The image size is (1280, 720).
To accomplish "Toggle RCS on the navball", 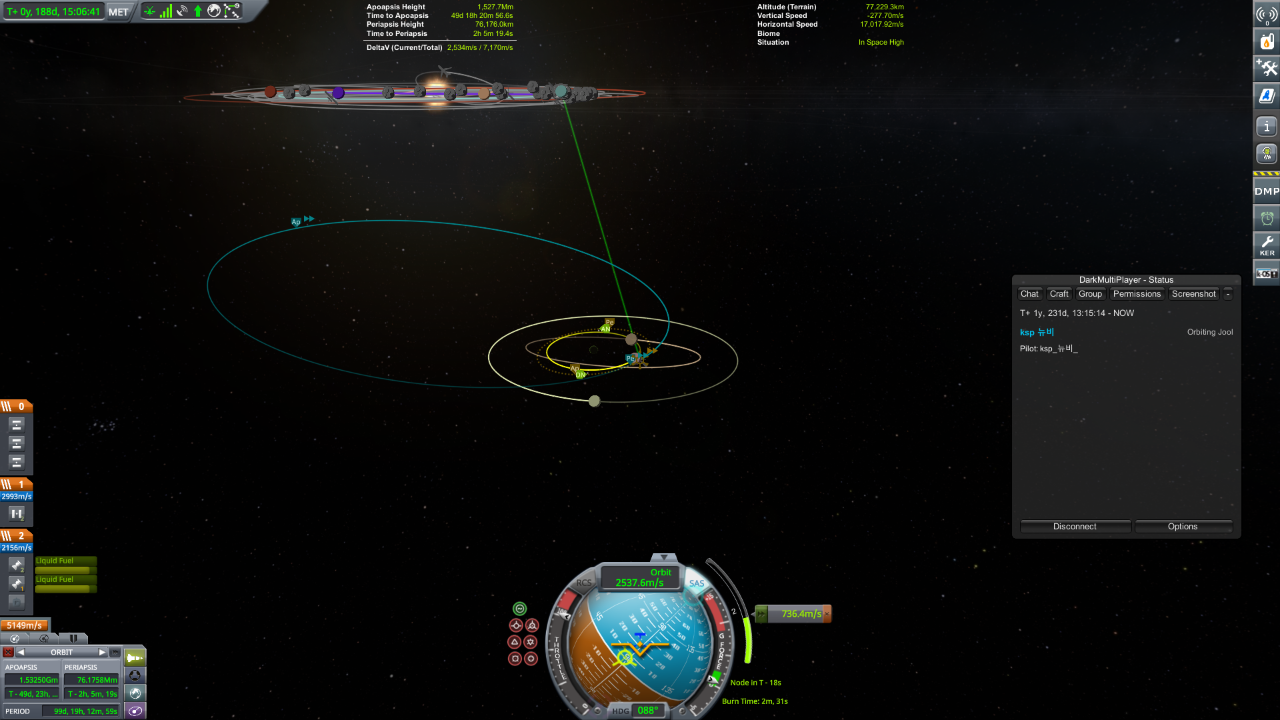I will point(584,582).
